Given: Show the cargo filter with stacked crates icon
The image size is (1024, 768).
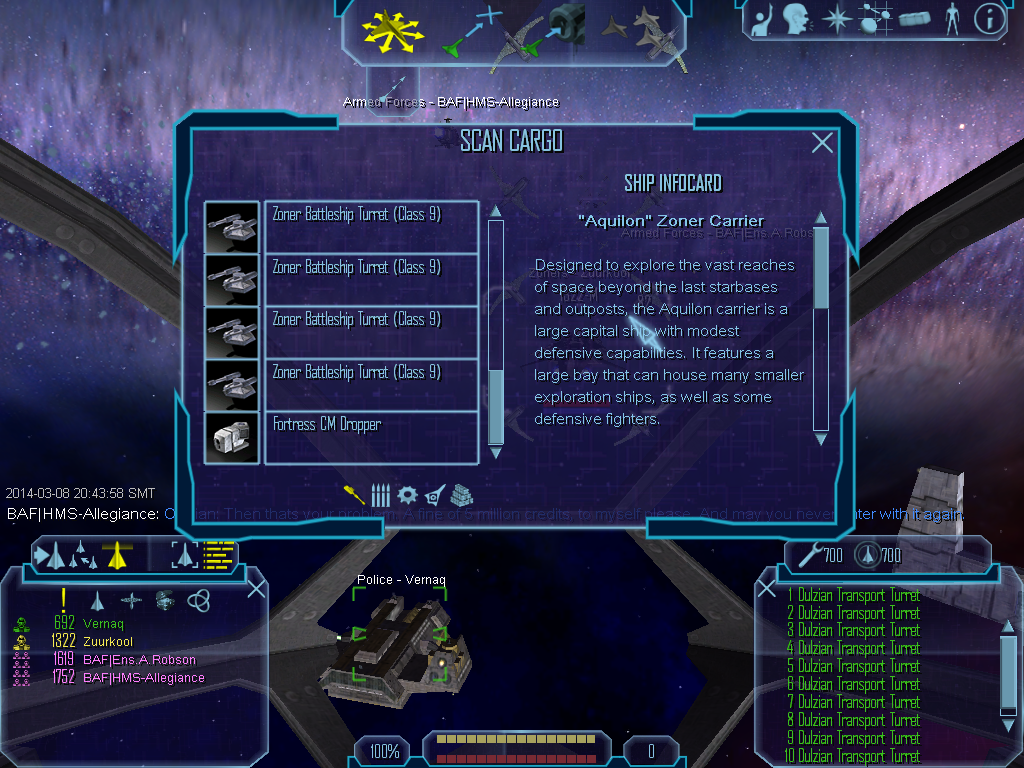Looking at the screenshot, I should [x=461, y=495].
